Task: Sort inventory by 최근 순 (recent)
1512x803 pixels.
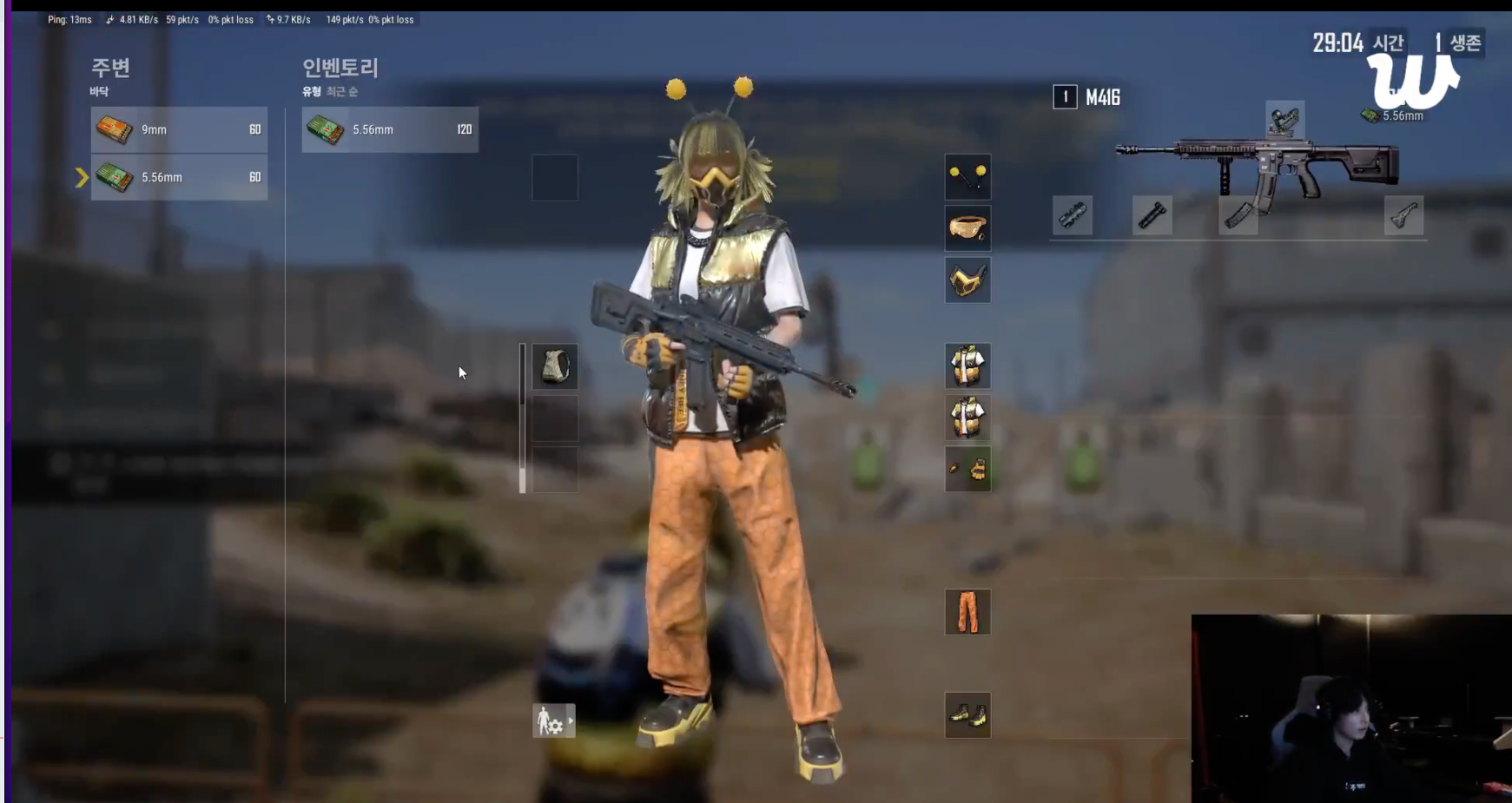Action: point(341,91)
